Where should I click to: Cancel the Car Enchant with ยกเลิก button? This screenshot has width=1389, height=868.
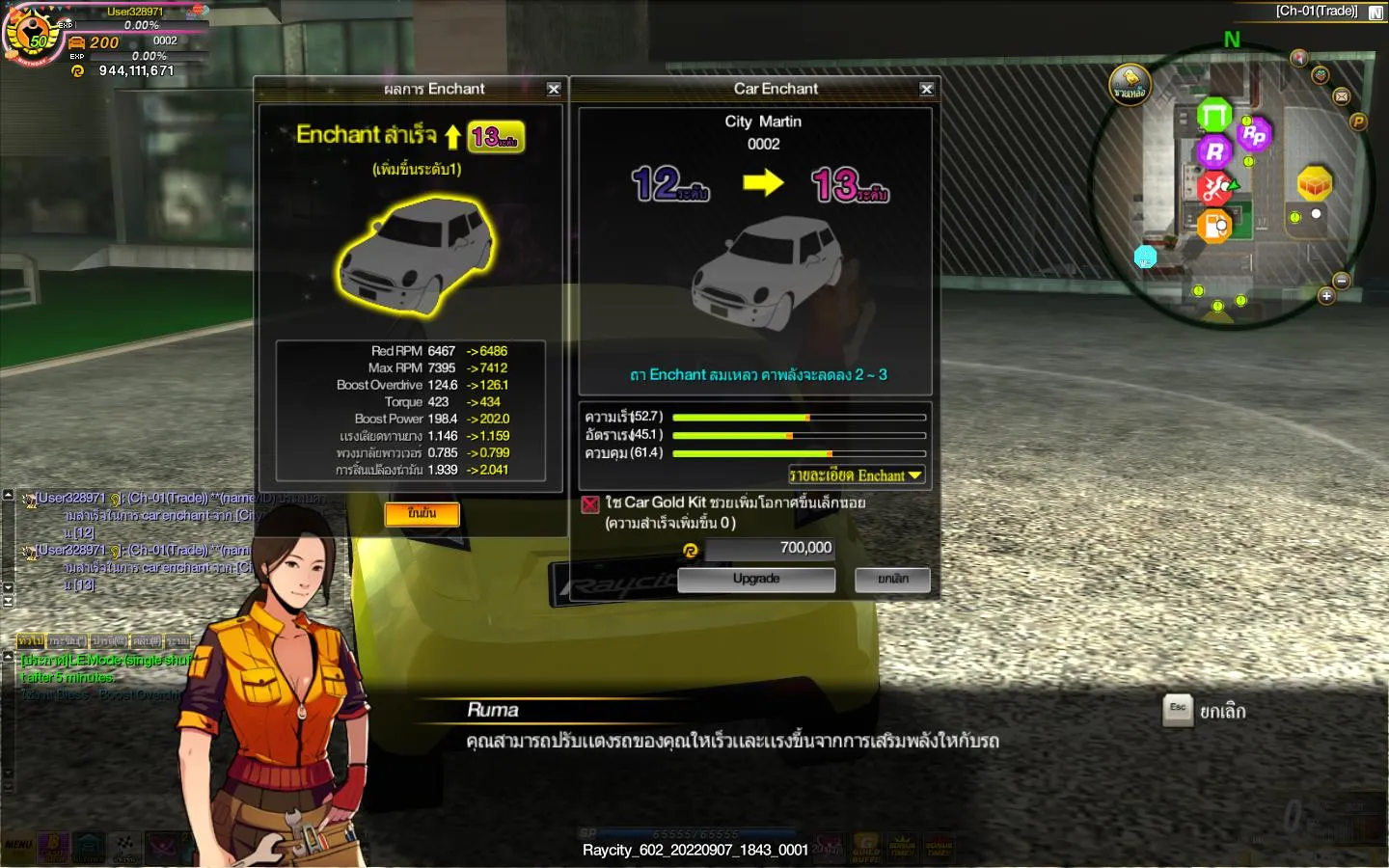[x=892, y=579]
